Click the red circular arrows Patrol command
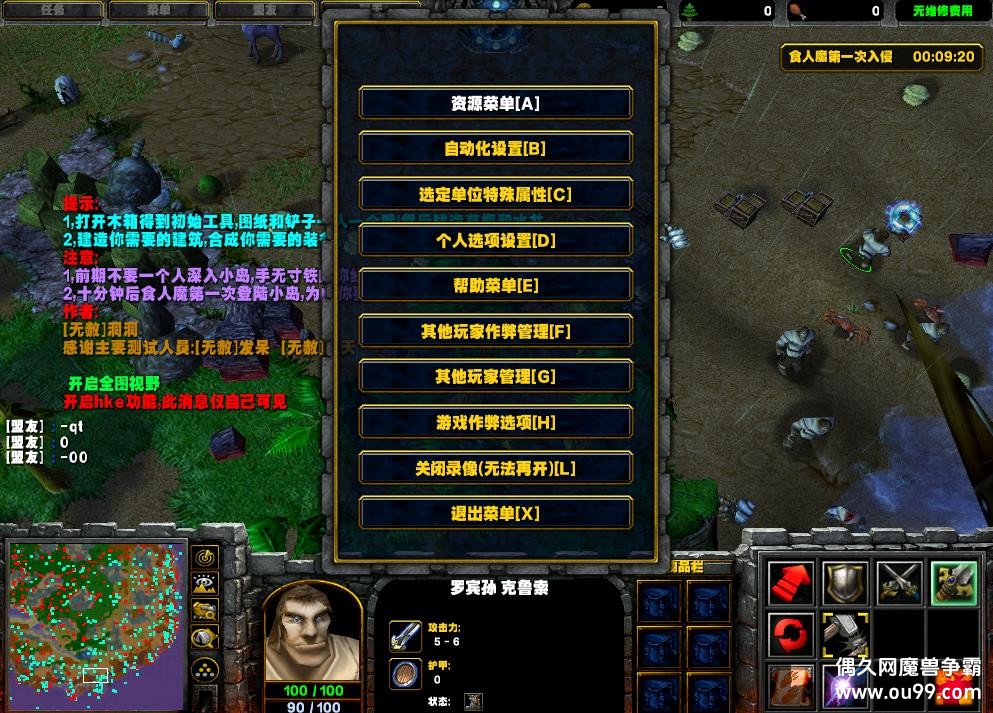The image size is (993, 713). click(x=790, y=636)
